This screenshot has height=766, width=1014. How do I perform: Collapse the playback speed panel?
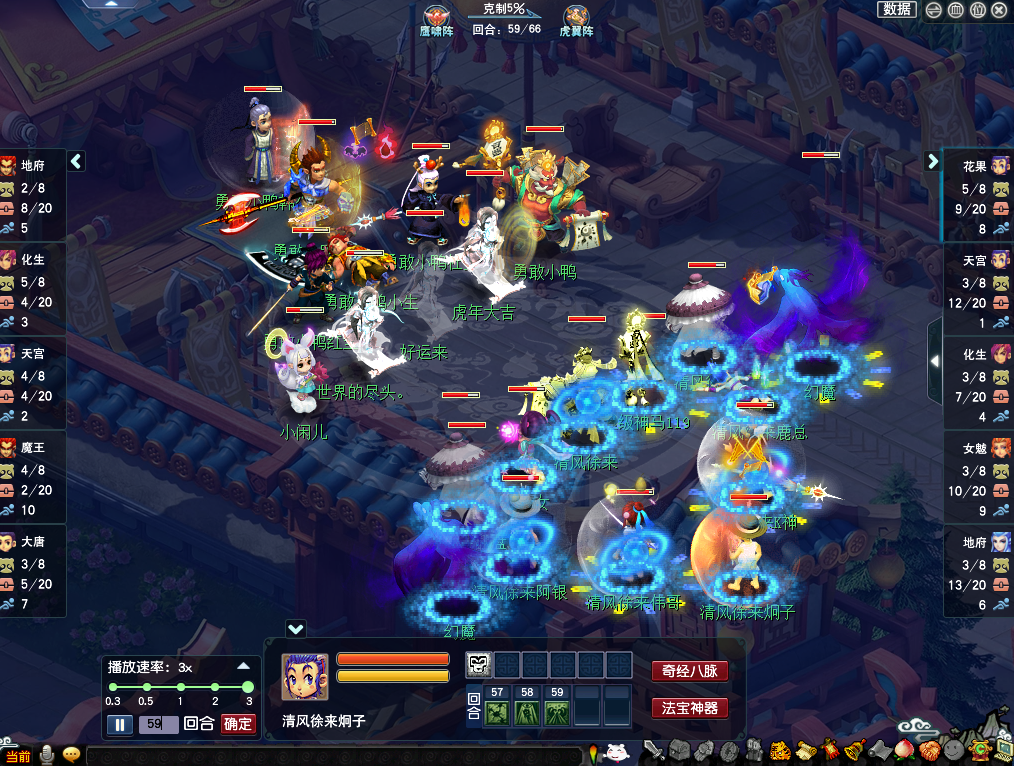click(x=243, y=666)
